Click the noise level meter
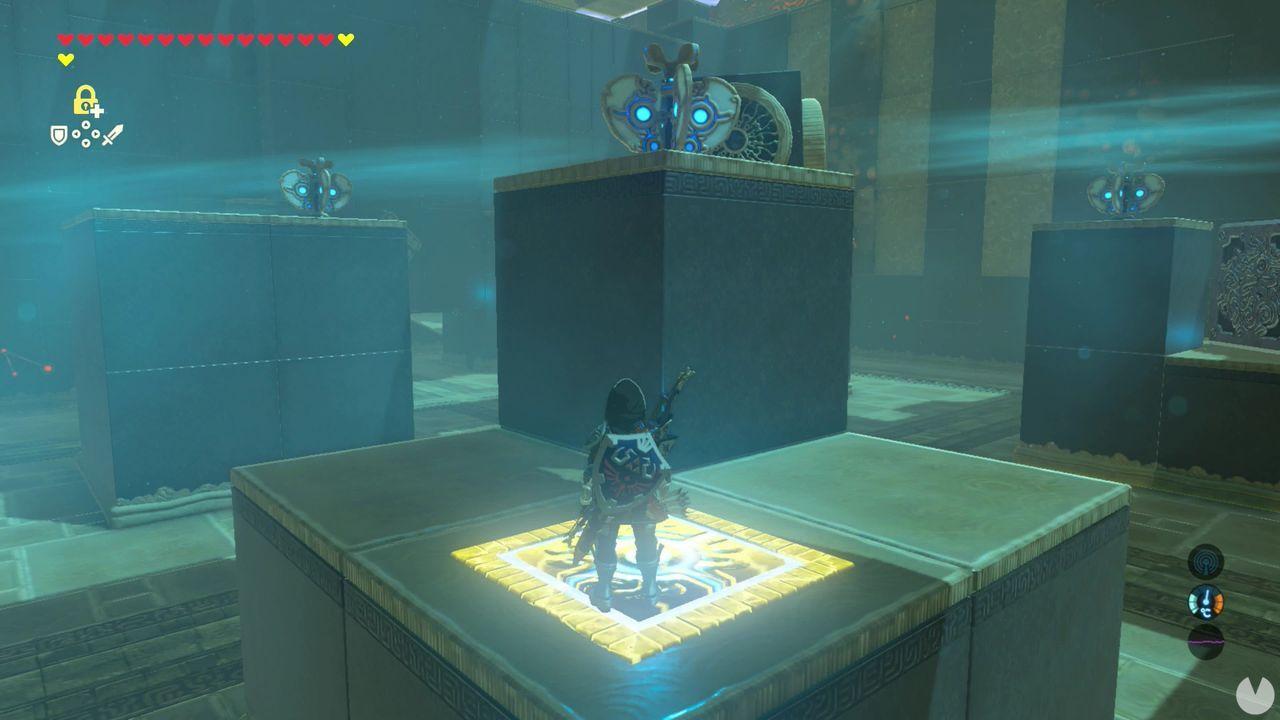 pyautogui.click(x=1206, y=640)
